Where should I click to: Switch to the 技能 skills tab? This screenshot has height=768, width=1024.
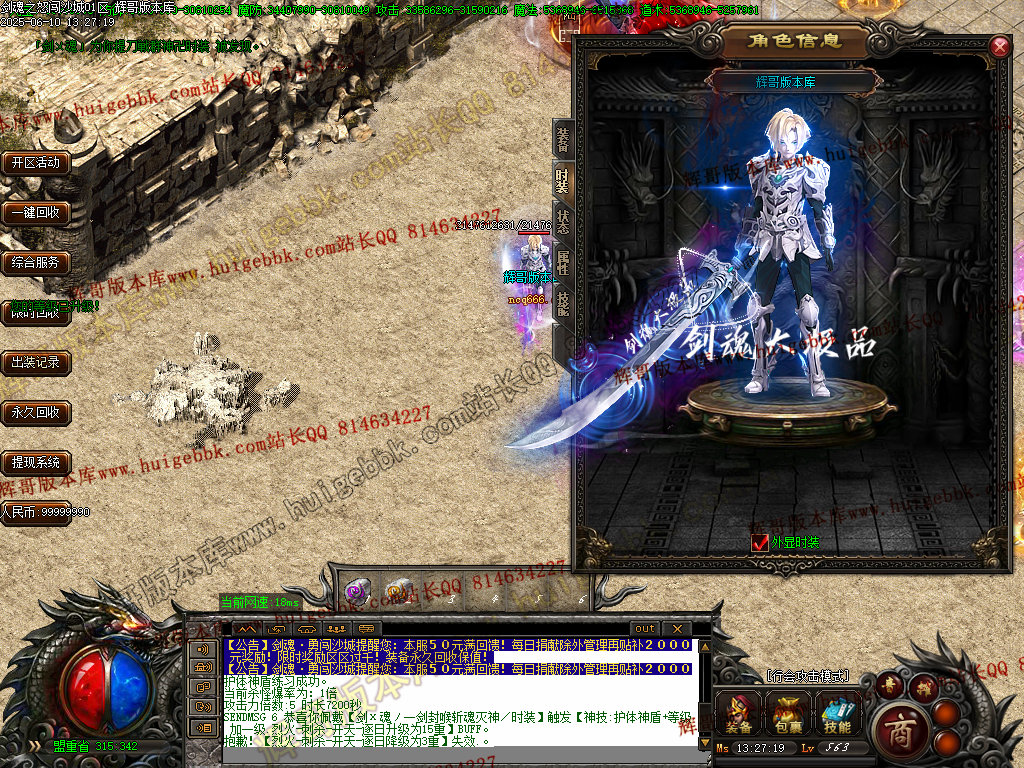click(x=563, y=303)
